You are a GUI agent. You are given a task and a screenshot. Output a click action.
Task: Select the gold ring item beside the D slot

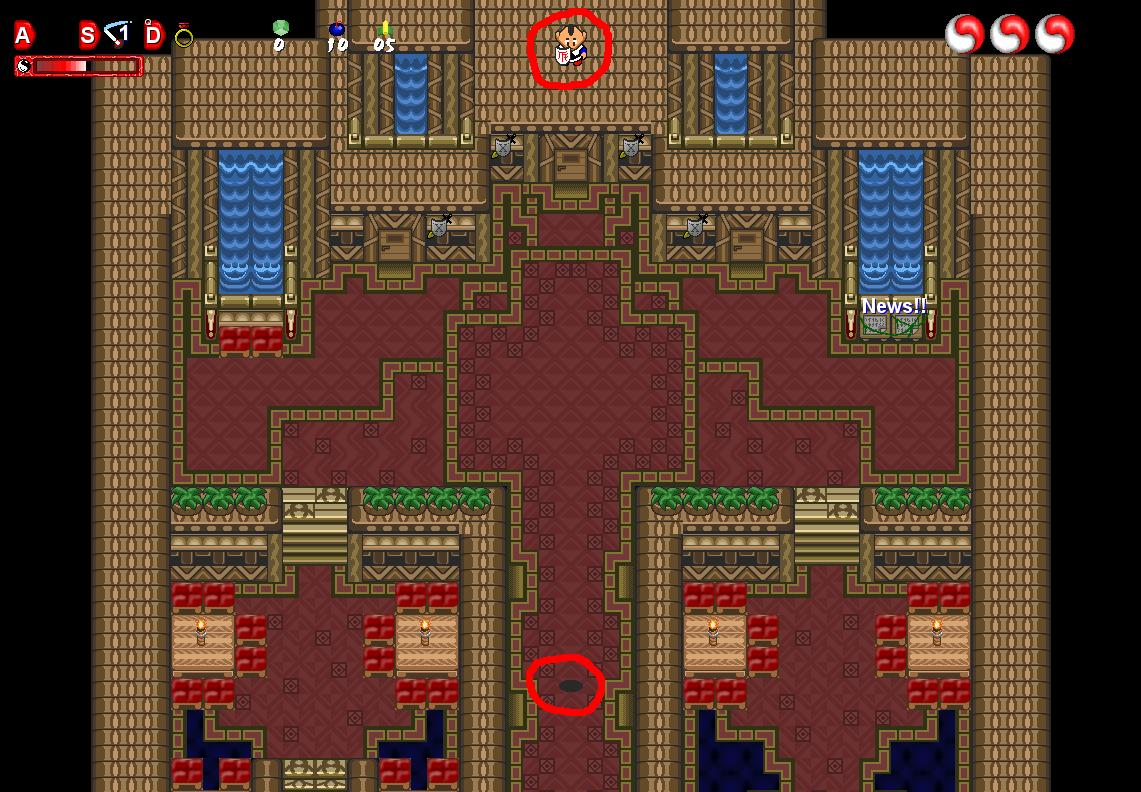(183, 37)
